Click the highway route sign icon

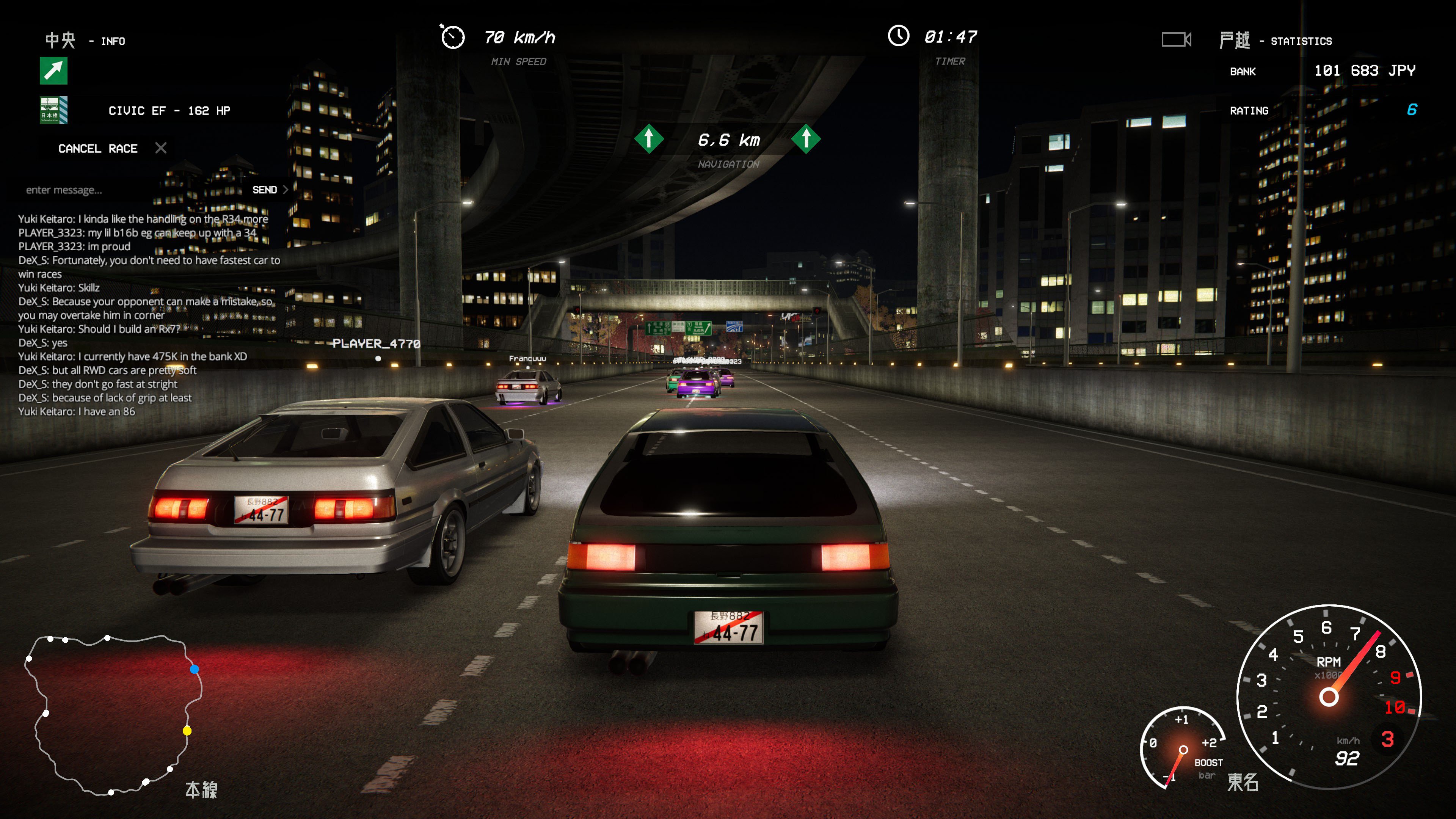coord(54,110)
